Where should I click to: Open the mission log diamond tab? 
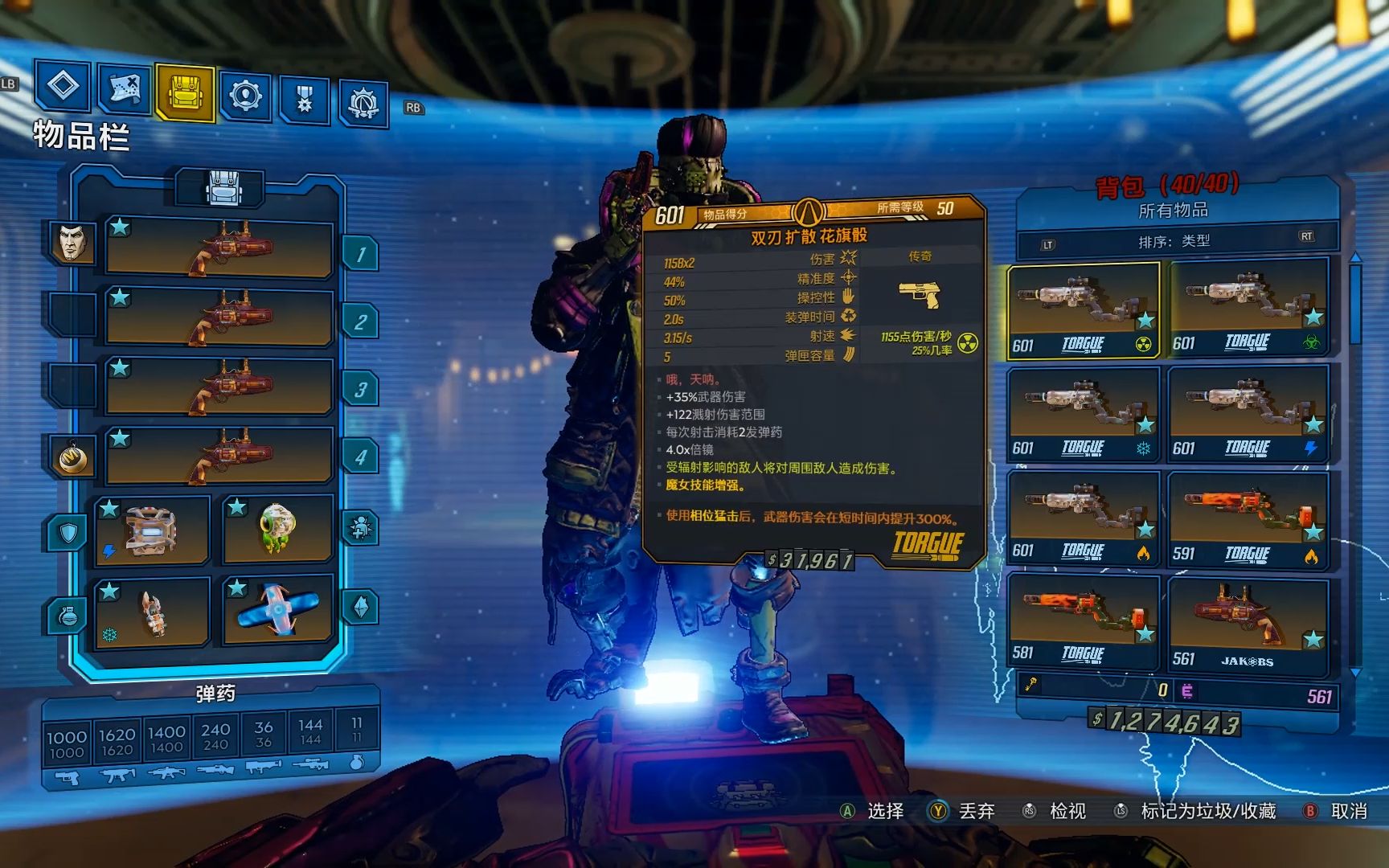pos(63,85)
